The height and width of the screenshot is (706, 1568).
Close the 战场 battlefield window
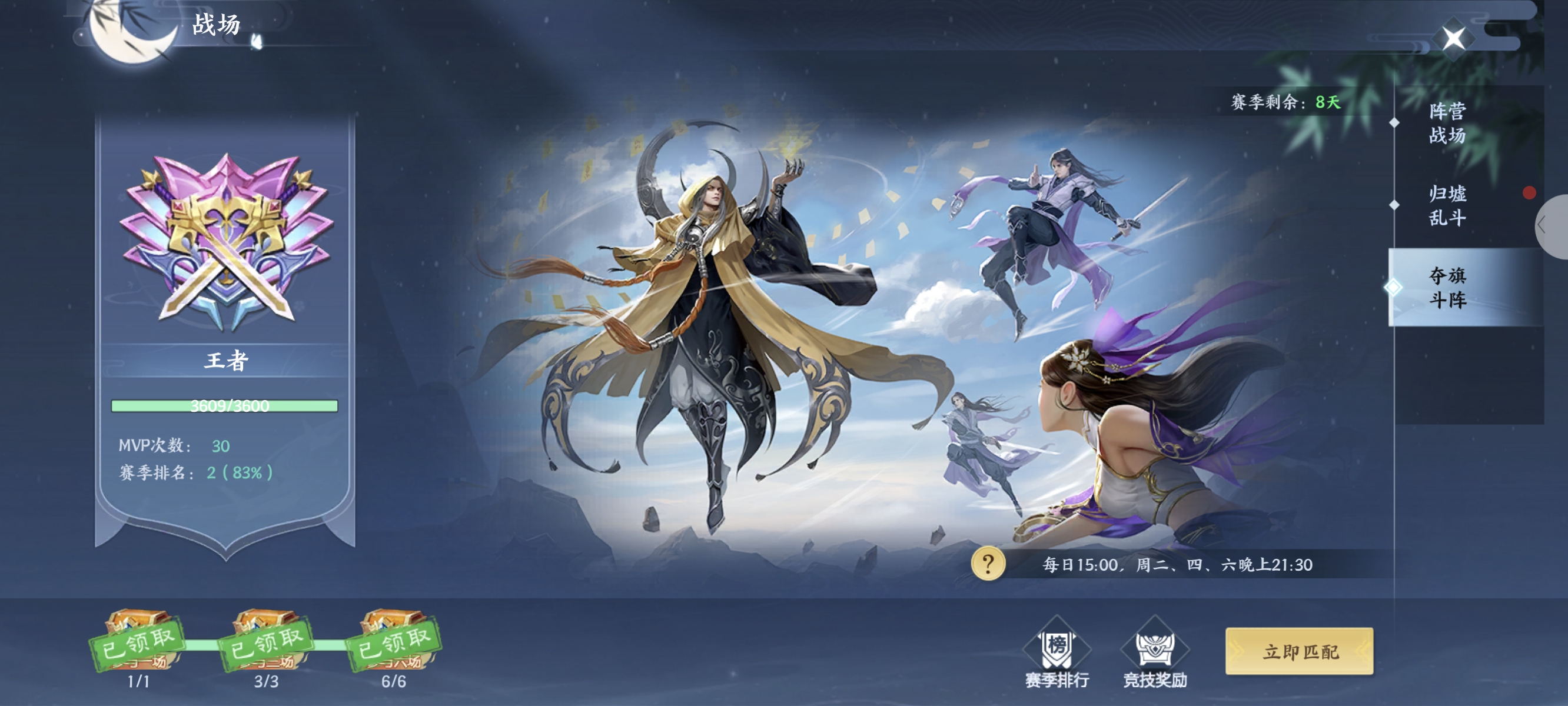[x=1454, y=39]
